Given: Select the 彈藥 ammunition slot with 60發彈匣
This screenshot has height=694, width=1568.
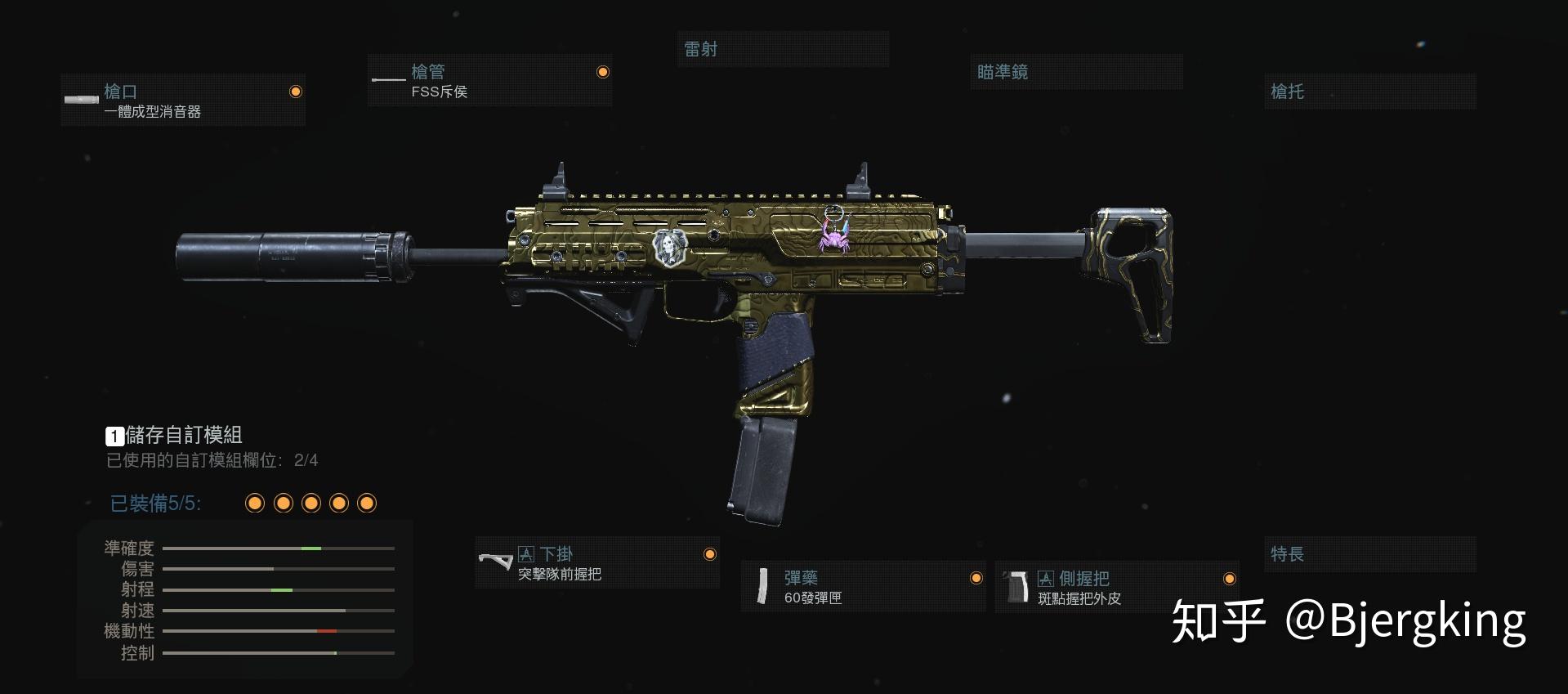Looking at the screenshot, I should pyautogui.click(x=864, y=587).
